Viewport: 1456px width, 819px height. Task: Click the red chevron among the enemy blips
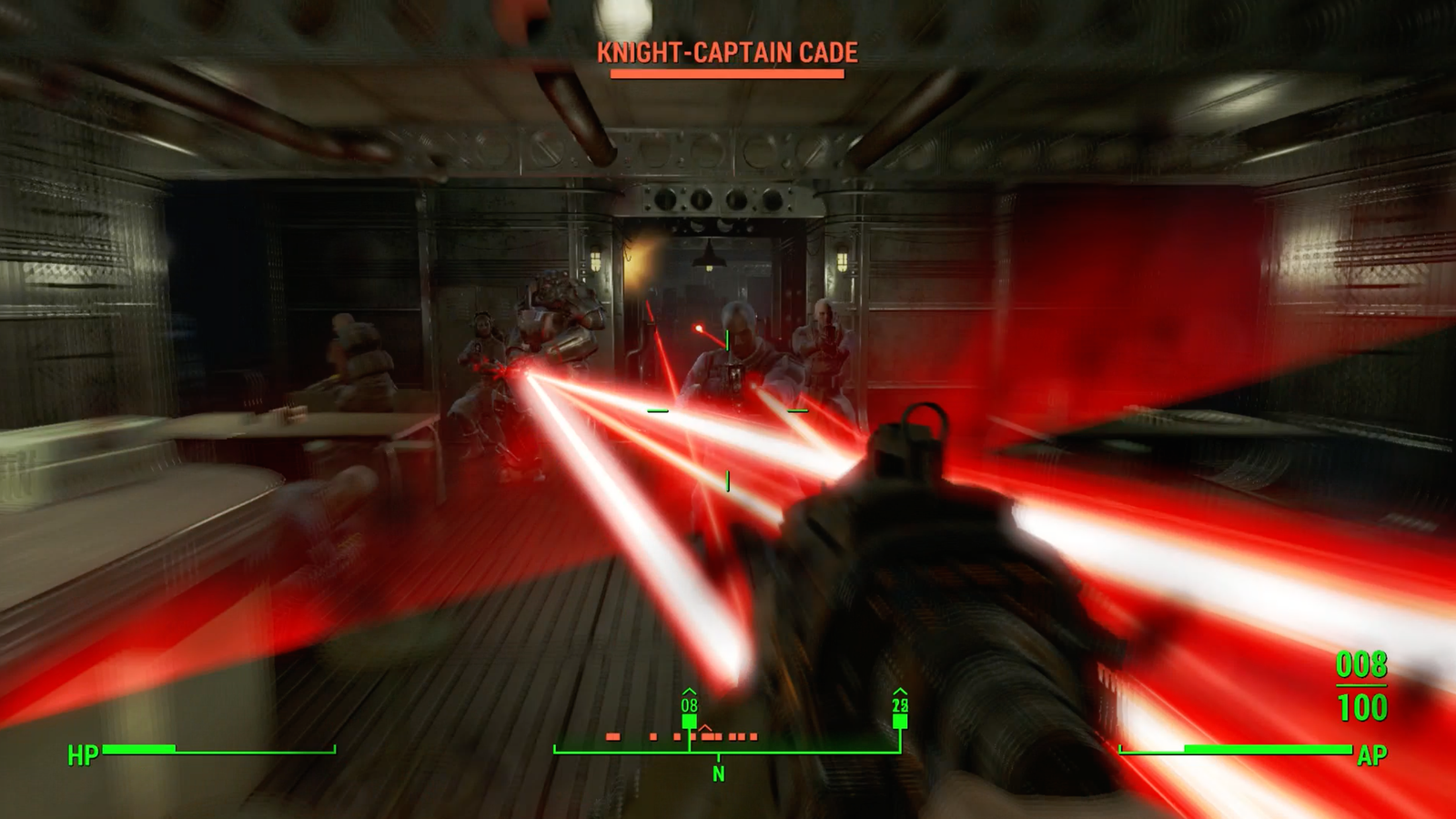tap(705, 727)
